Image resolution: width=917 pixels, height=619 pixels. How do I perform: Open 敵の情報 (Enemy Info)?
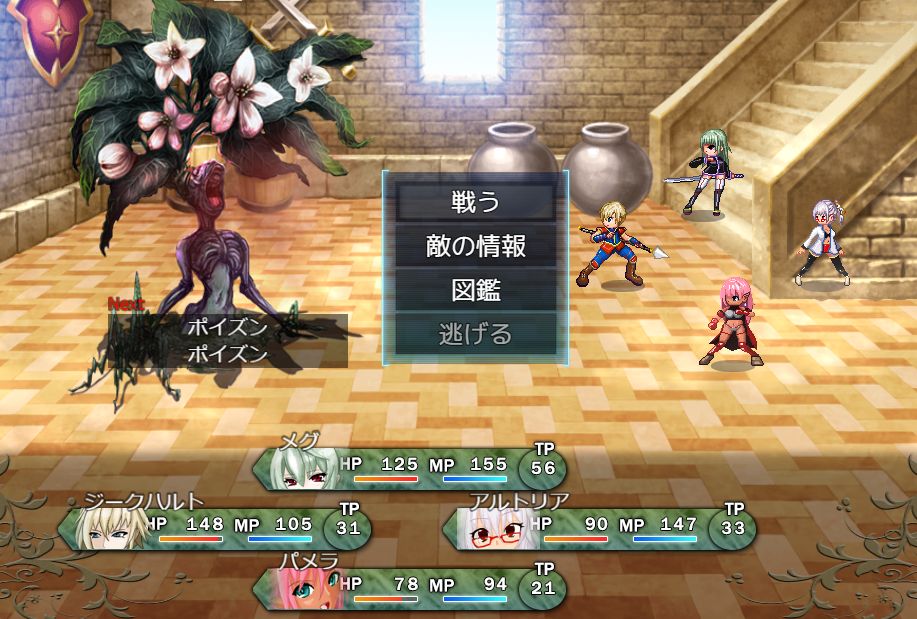point(475,246)
